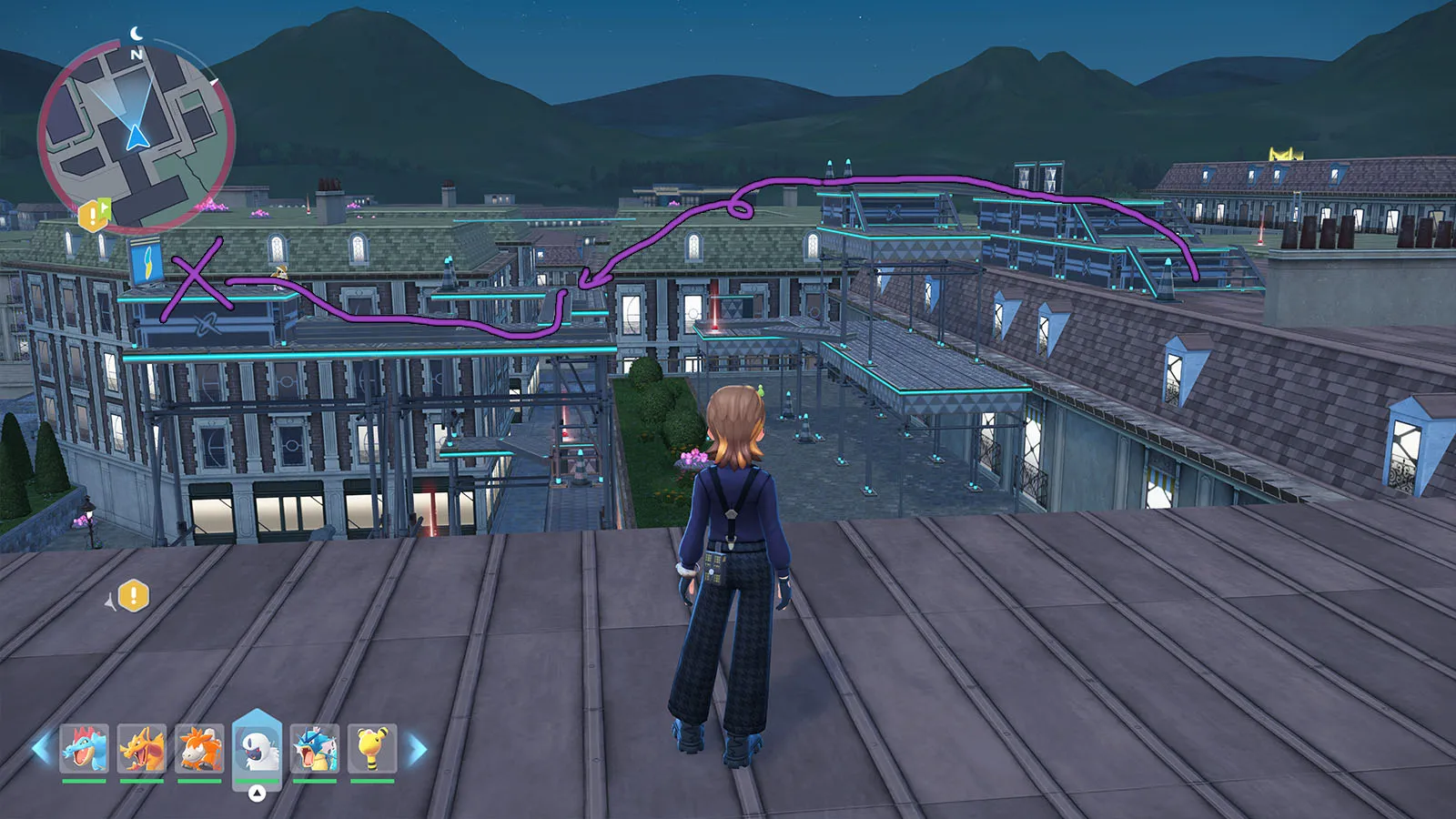Click the party bar's left arrow
The image size is (1456, 819).
[42, 749]
